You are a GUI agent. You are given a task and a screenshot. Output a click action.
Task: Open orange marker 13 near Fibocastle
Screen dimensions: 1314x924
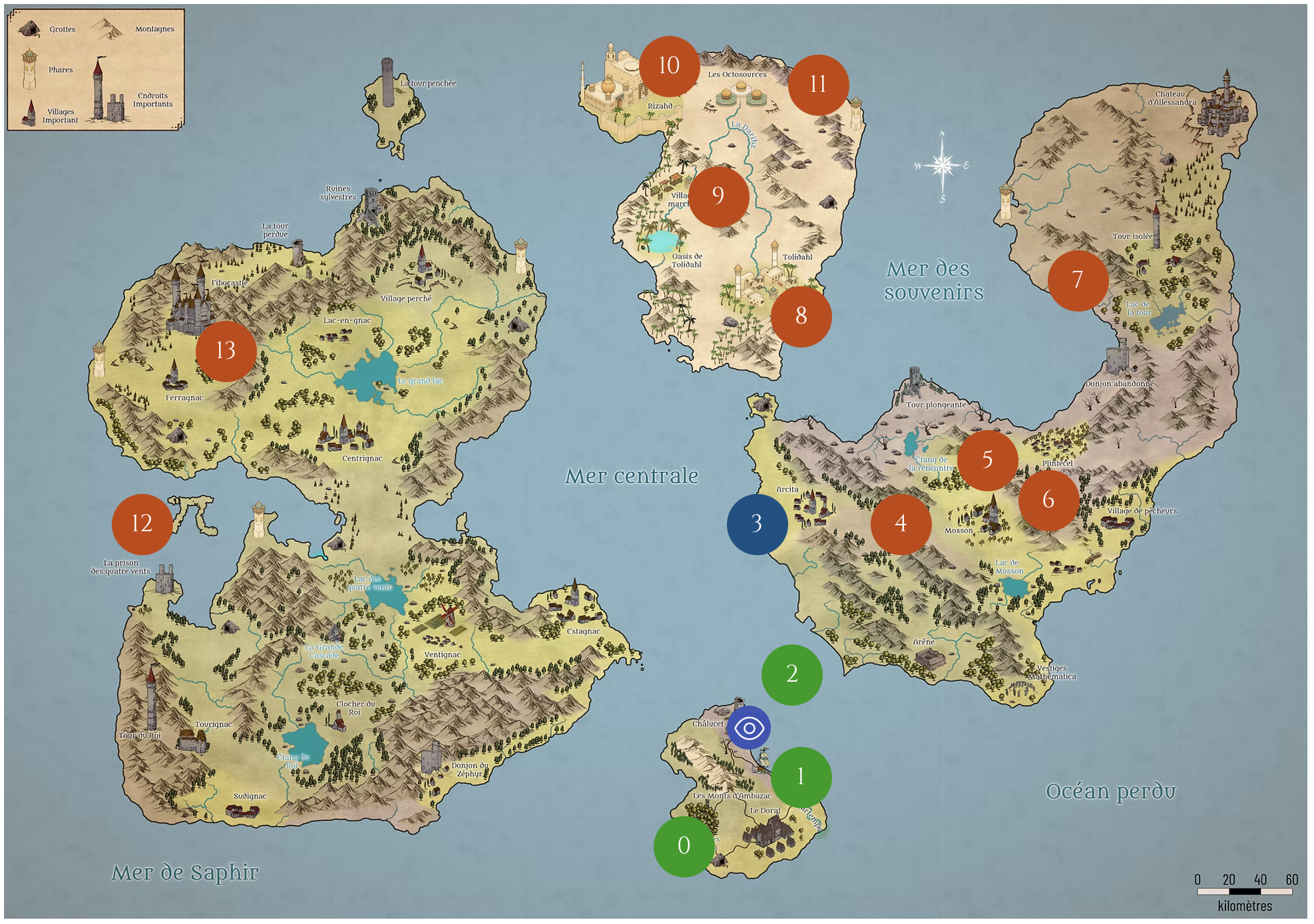tap(226, 351)
